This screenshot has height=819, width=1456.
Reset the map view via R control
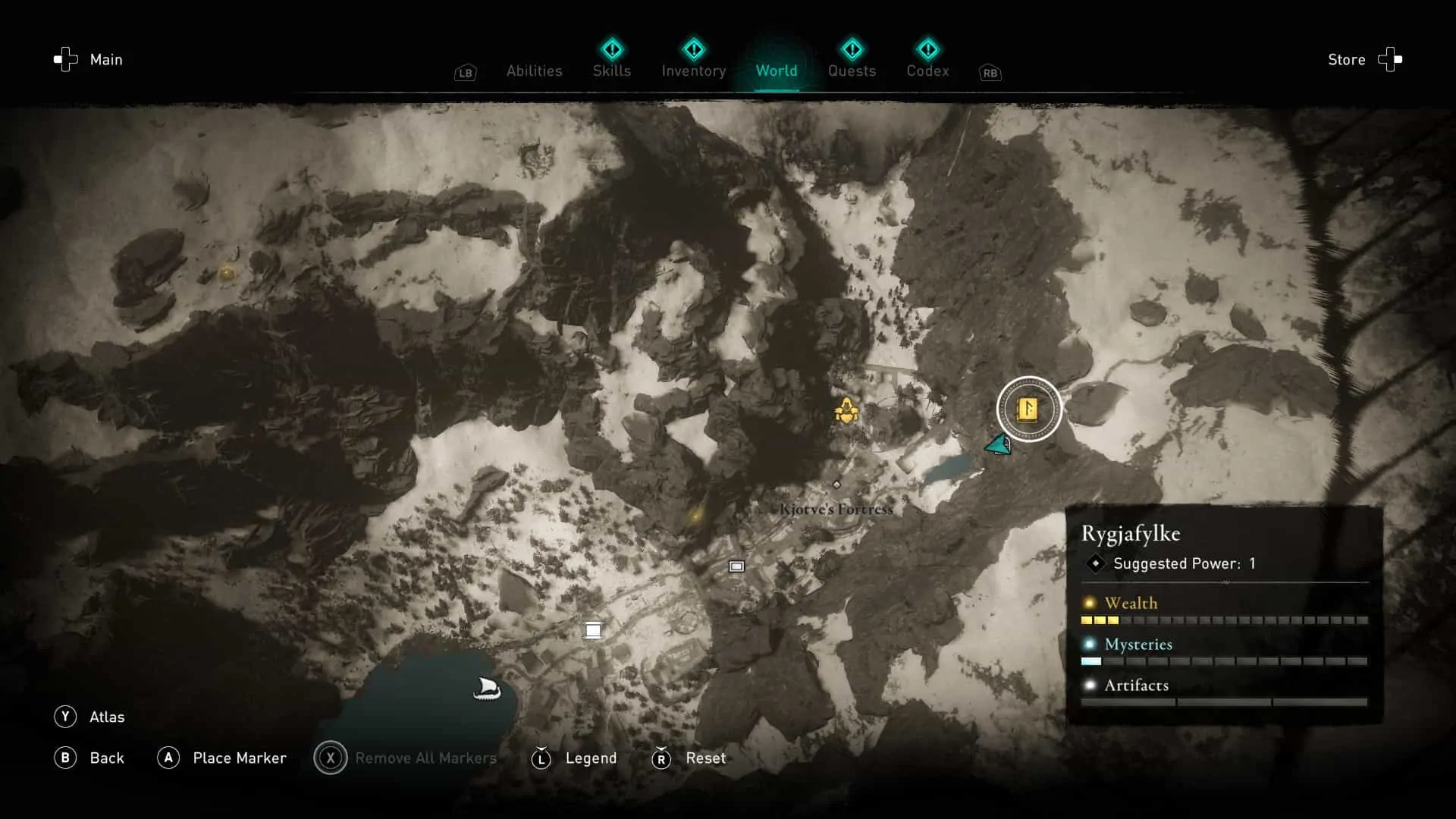pos(661,758)
